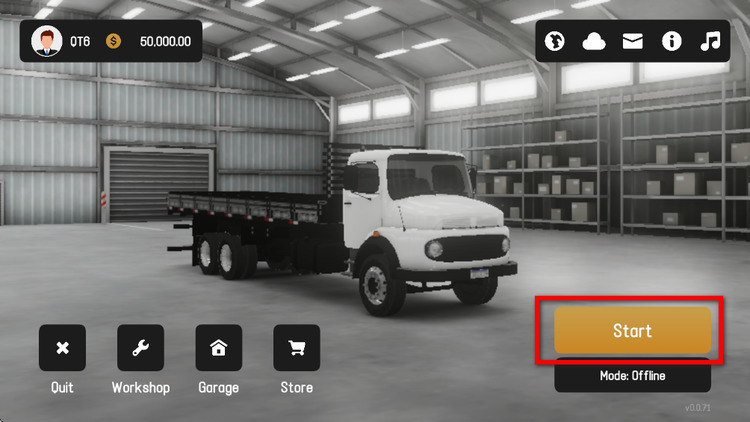This screenshot has width=750, height=422.
Task: Change the Mode: Offline setting
Action: pos(632,376)
